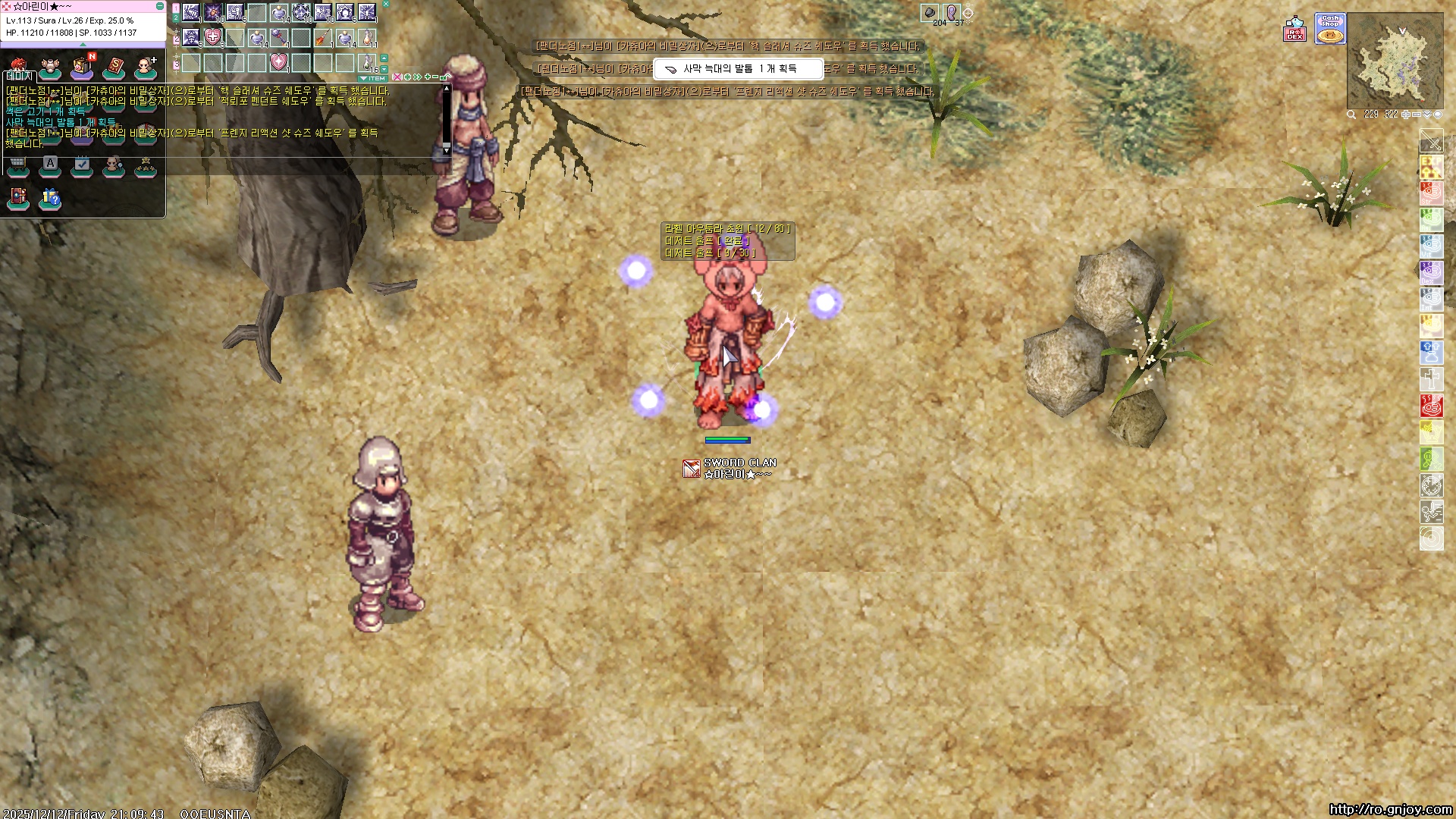Open the gift box help icon
The height and width of the screenshot is (819, 1456).
[50, 198]
